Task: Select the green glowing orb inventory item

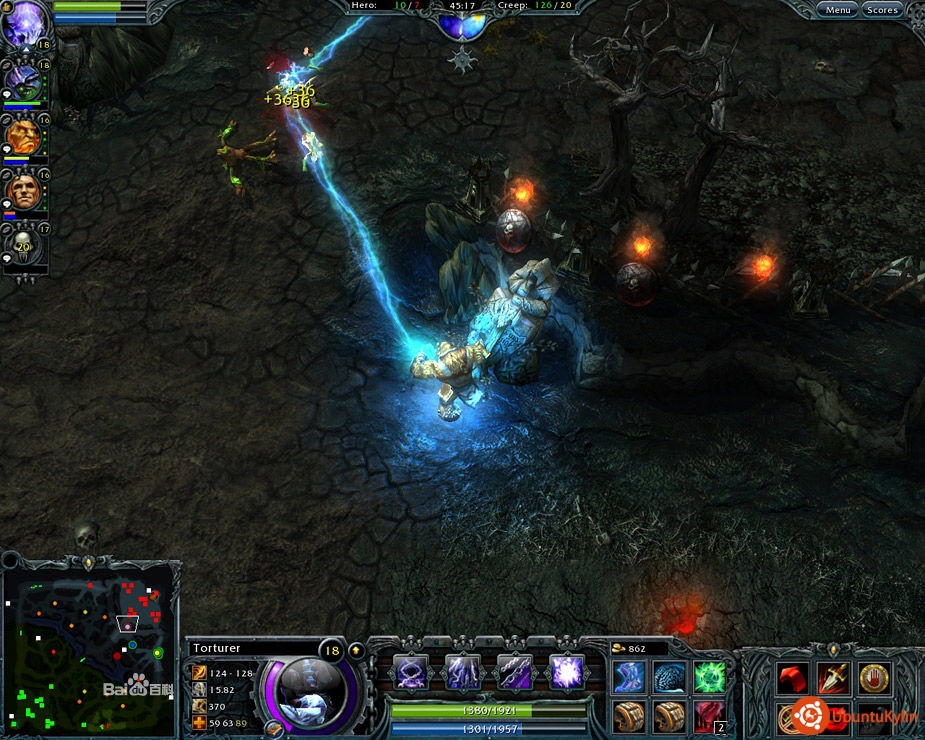Action: (x=709, y=677)
